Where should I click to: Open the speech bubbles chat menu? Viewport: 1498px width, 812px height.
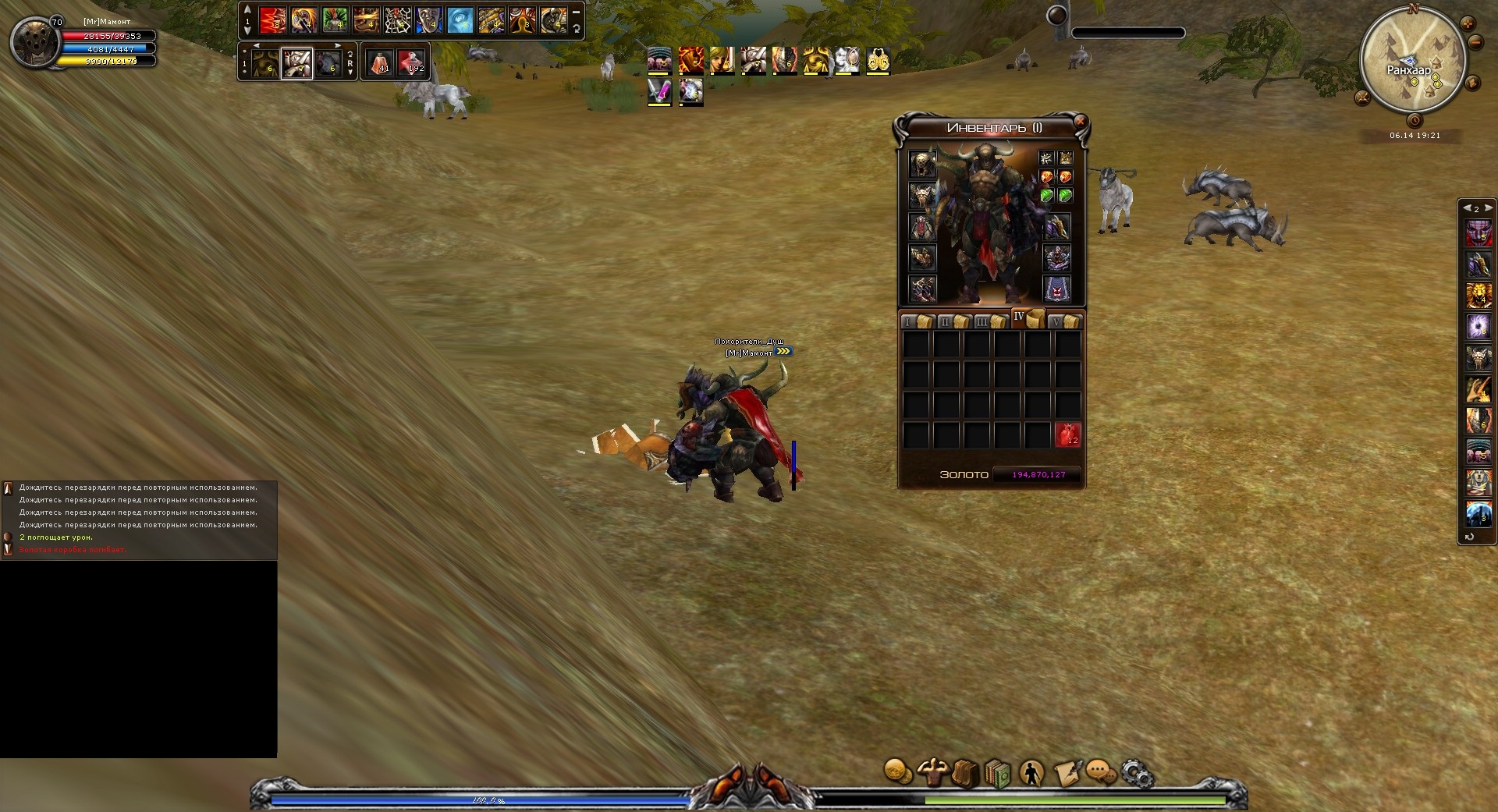click(1101, 772)
